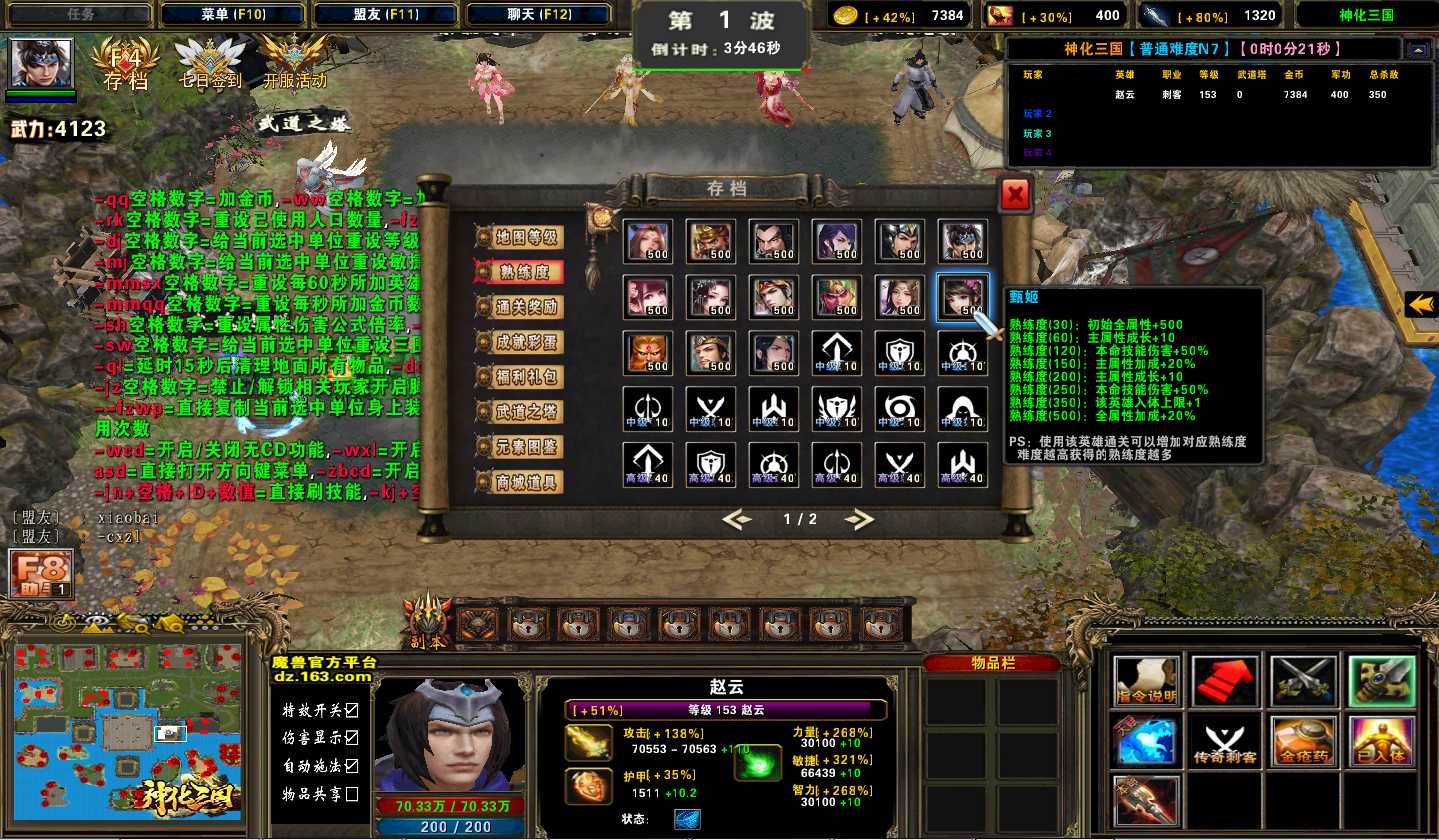Open the 菜单 (F10) menu
The image size is (1439, 840).
(x=233, y=15)
